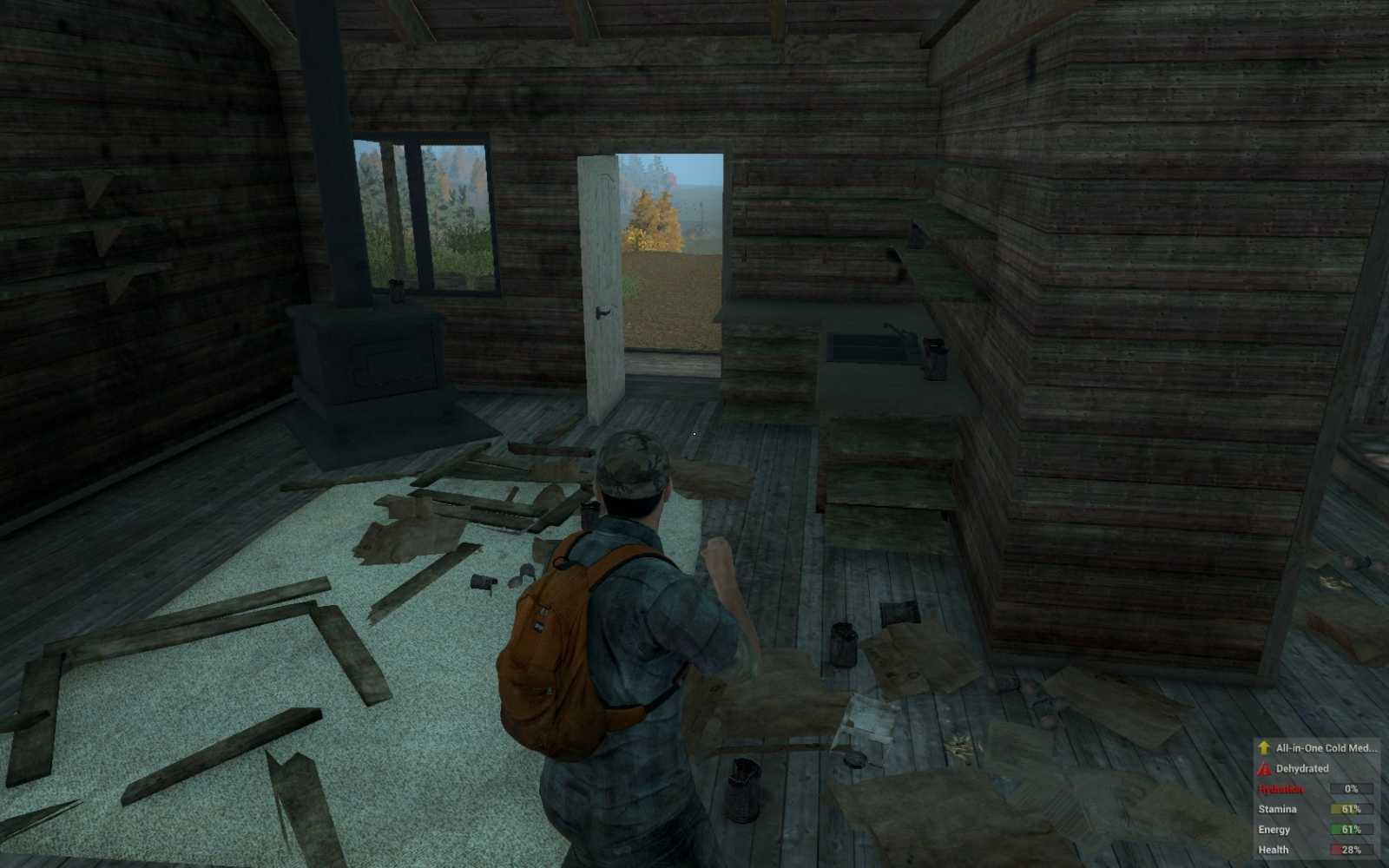This screenshot has width=1389, height=868.
Task: Click the yellow buff arrow icon
Action: [x=1263, y=747]
